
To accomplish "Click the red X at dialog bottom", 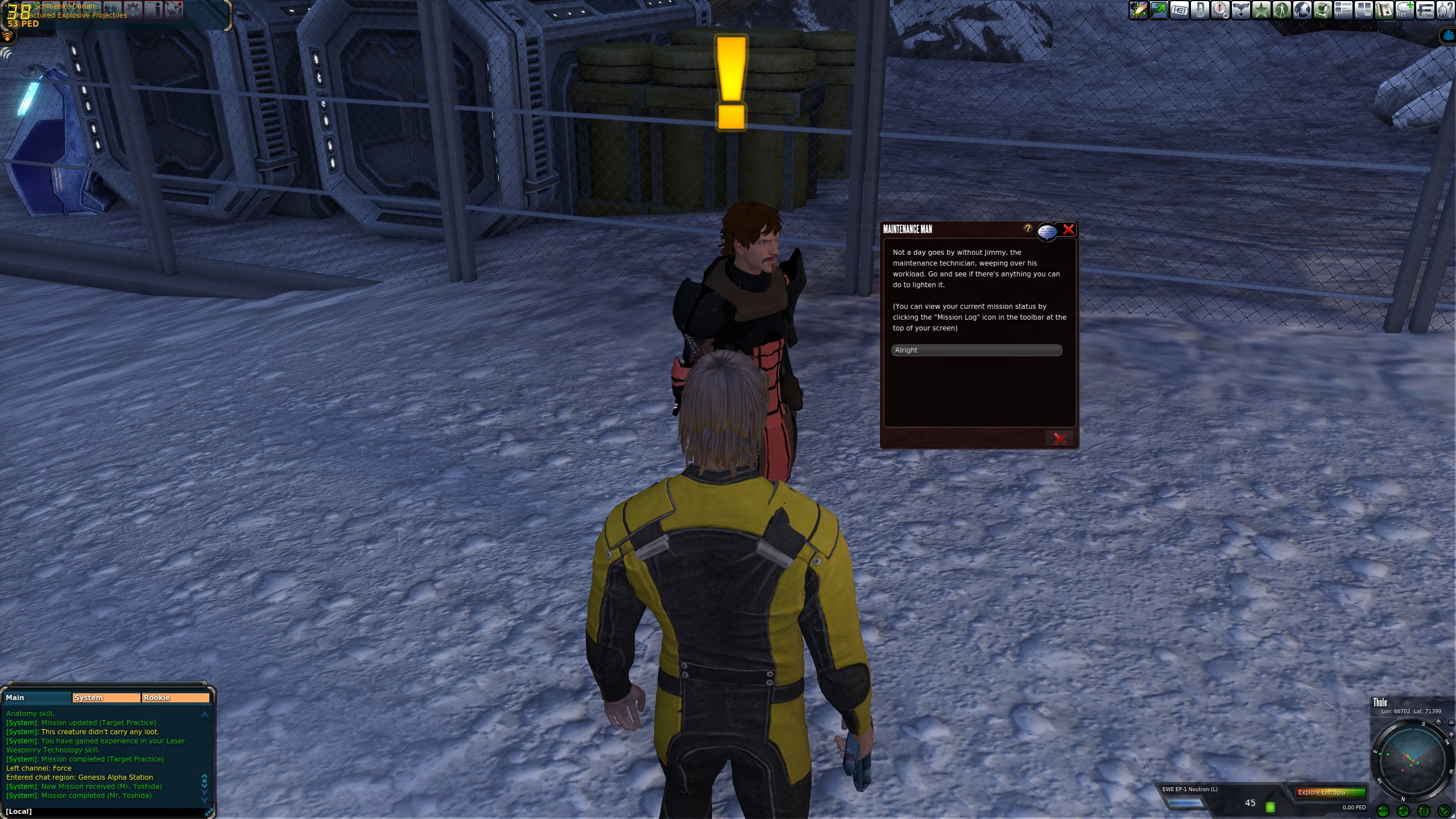I will click(x=1059, y=439).
